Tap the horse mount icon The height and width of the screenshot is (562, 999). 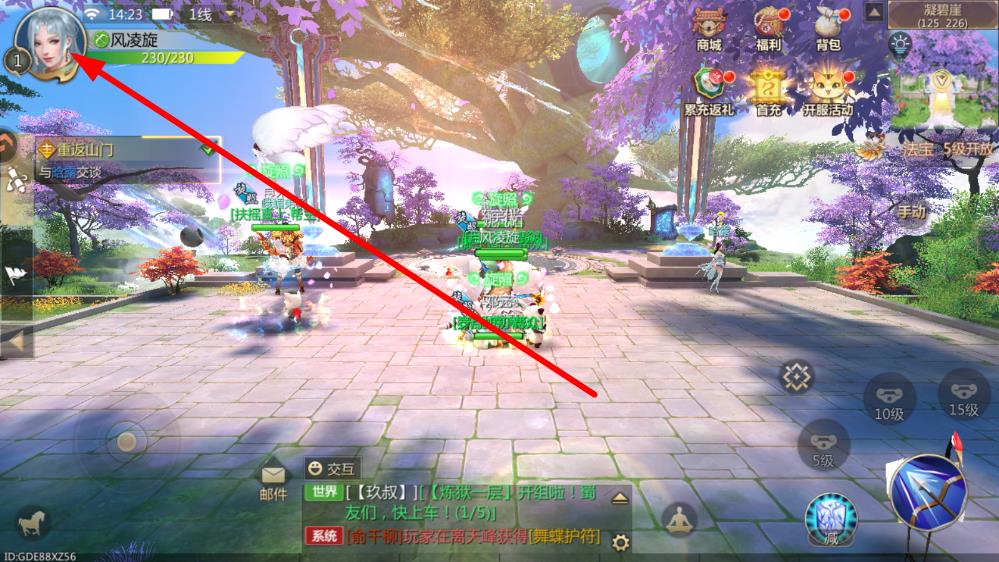click(x=33, y=521)
